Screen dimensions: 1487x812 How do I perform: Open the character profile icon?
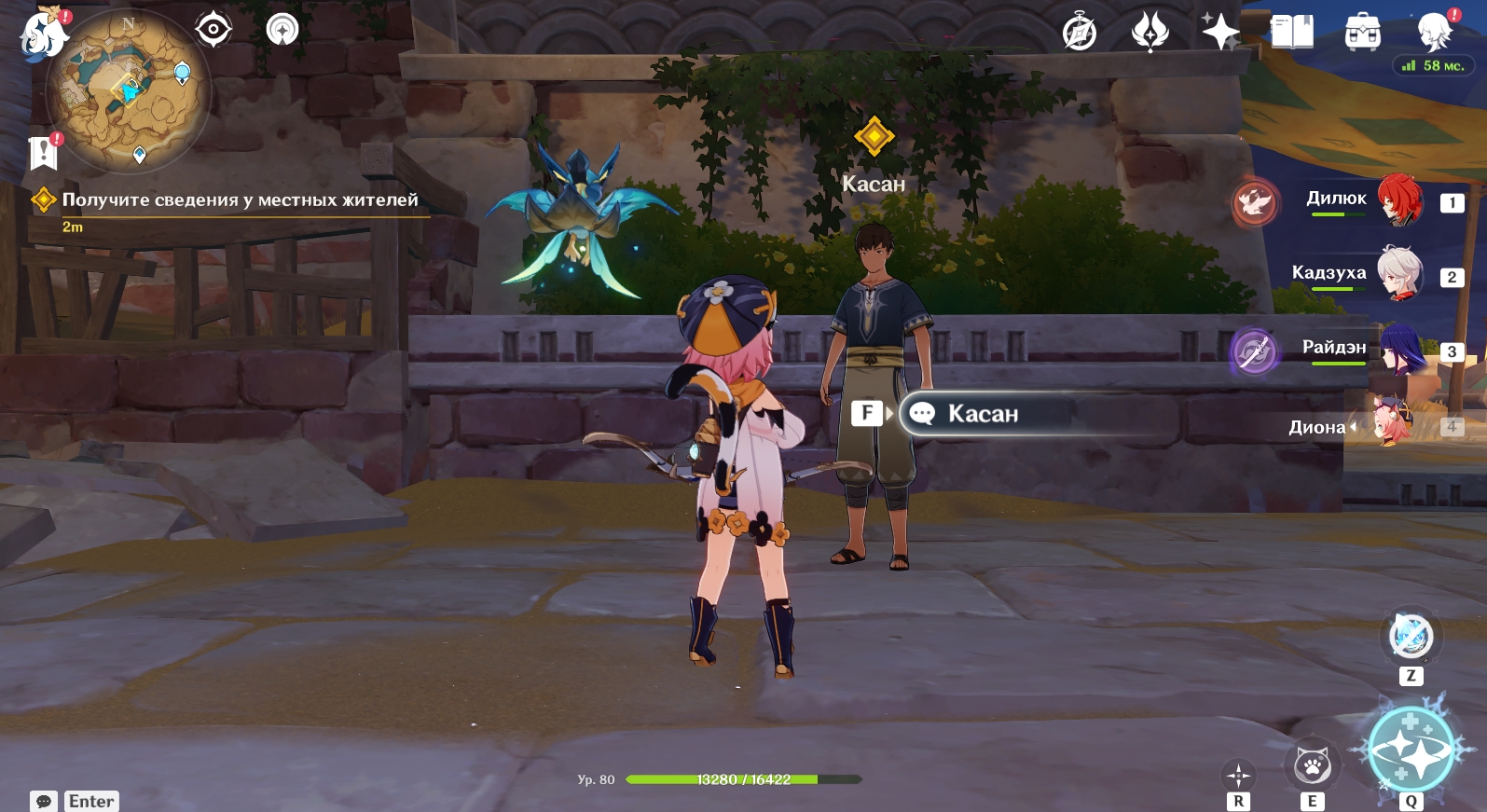coord(1434,33)
